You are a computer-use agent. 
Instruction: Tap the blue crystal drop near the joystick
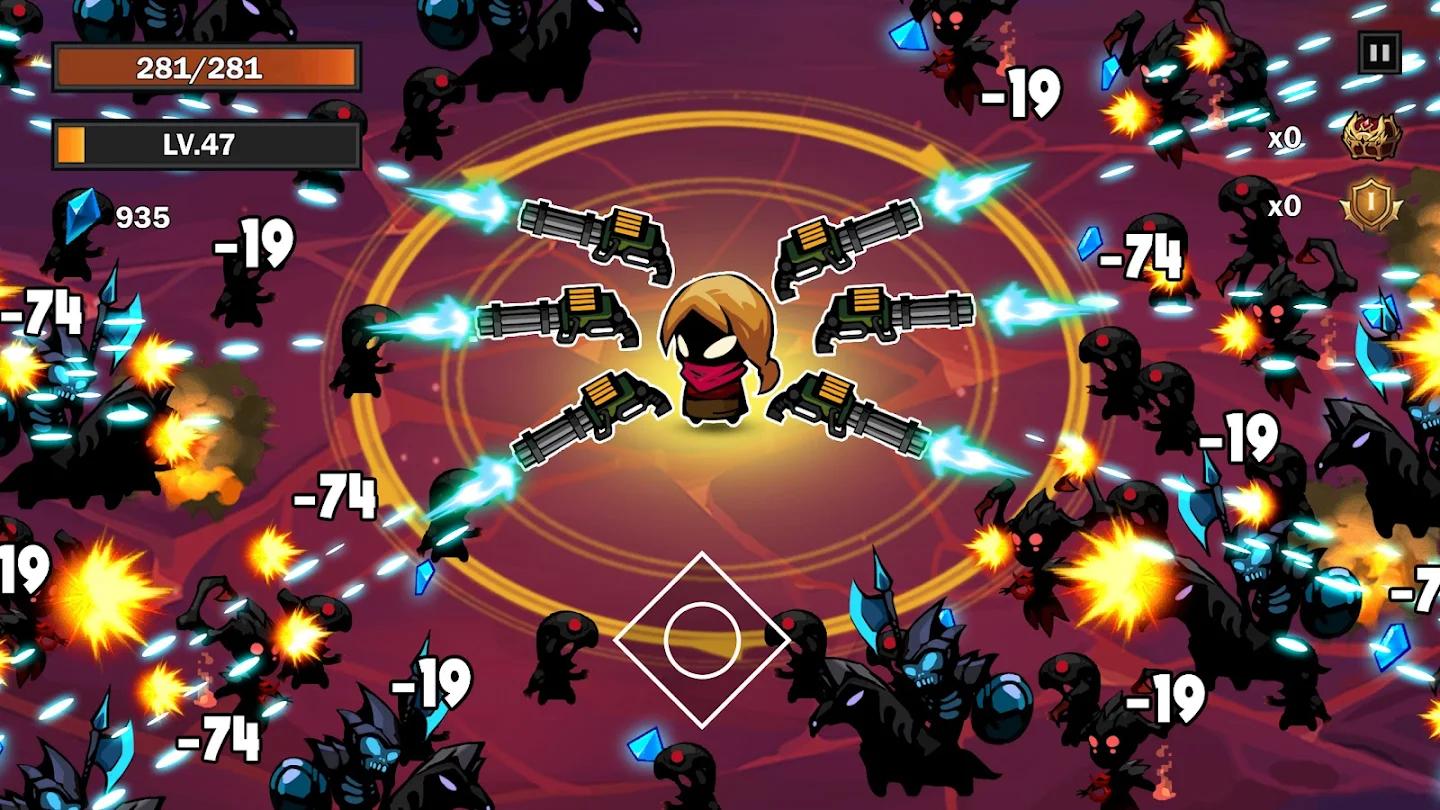pos(645,745)
